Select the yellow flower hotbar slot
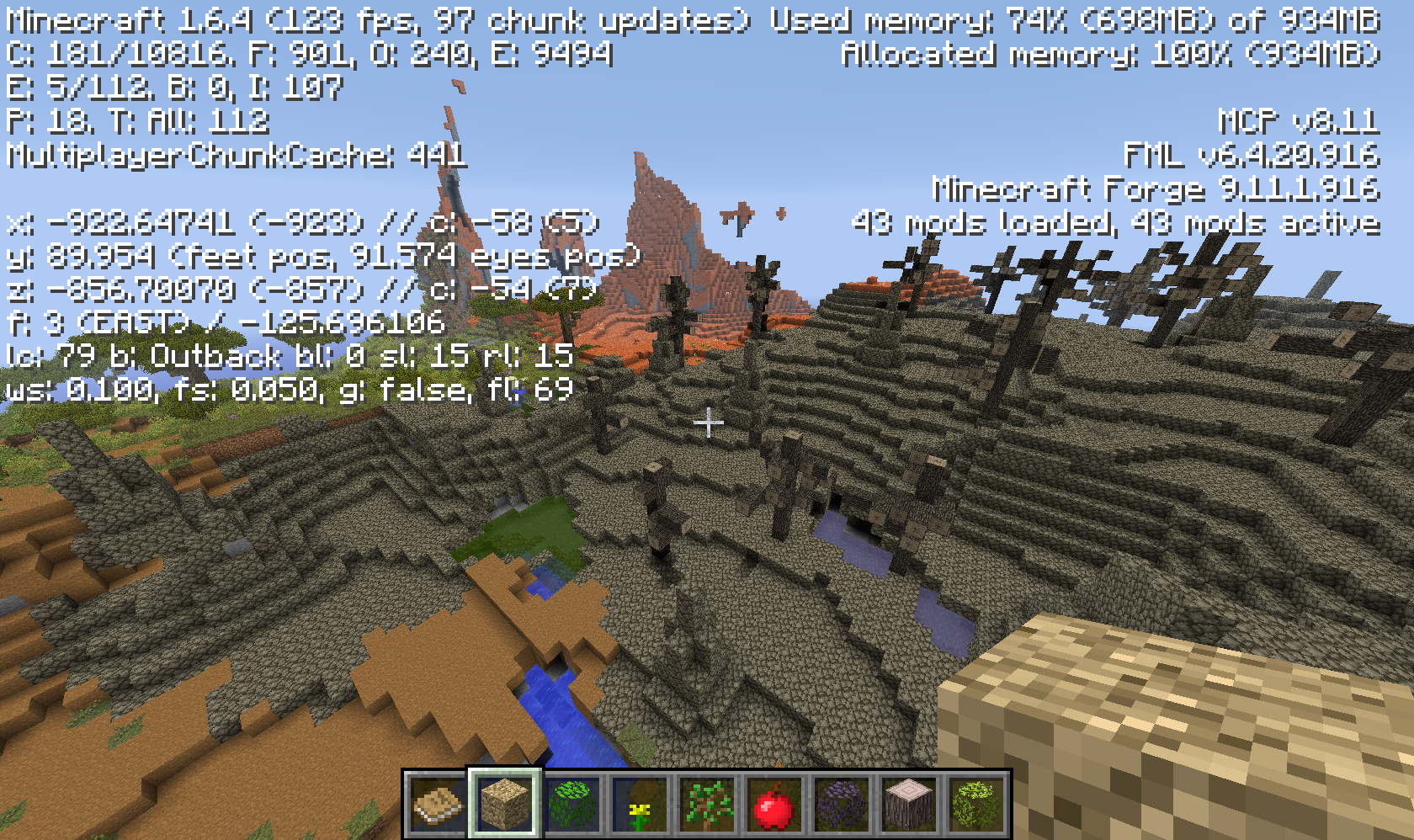 tap(639, 805)
